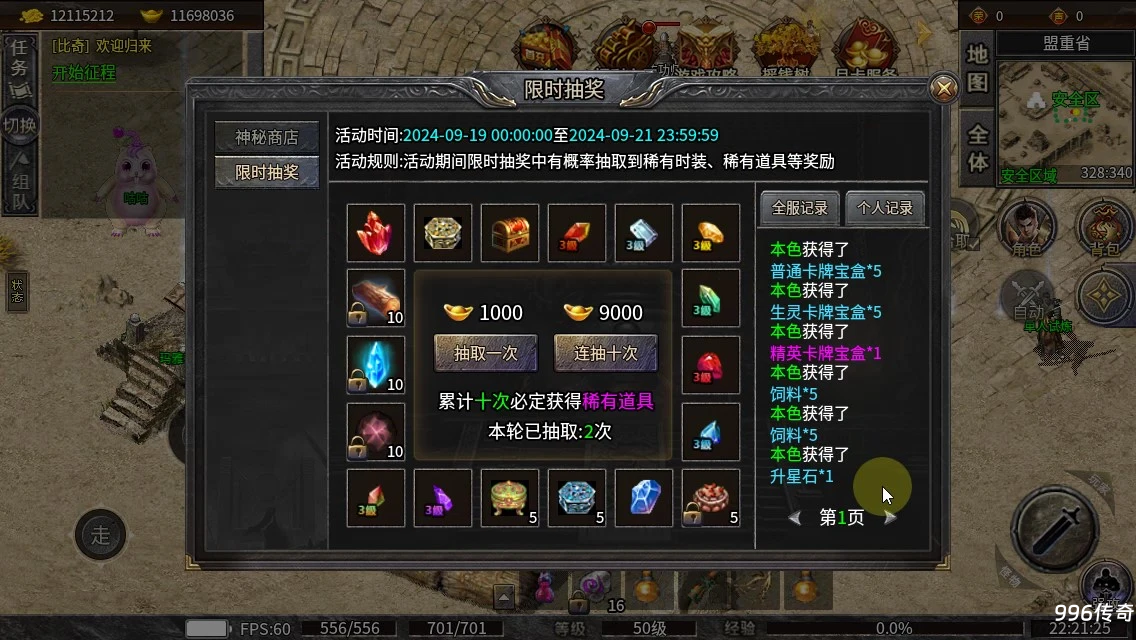The image size is (1136, 640).
Task: Open the 任务 quest panel
Action: point(19,66)
